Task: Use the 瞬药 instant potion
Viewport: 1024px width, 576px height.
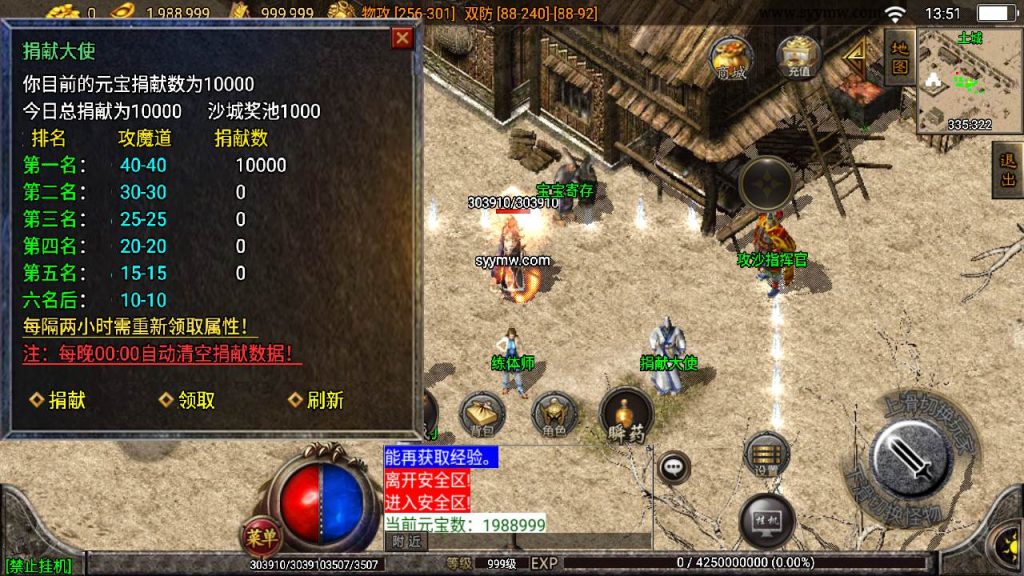Action: [x=626, y=414]
